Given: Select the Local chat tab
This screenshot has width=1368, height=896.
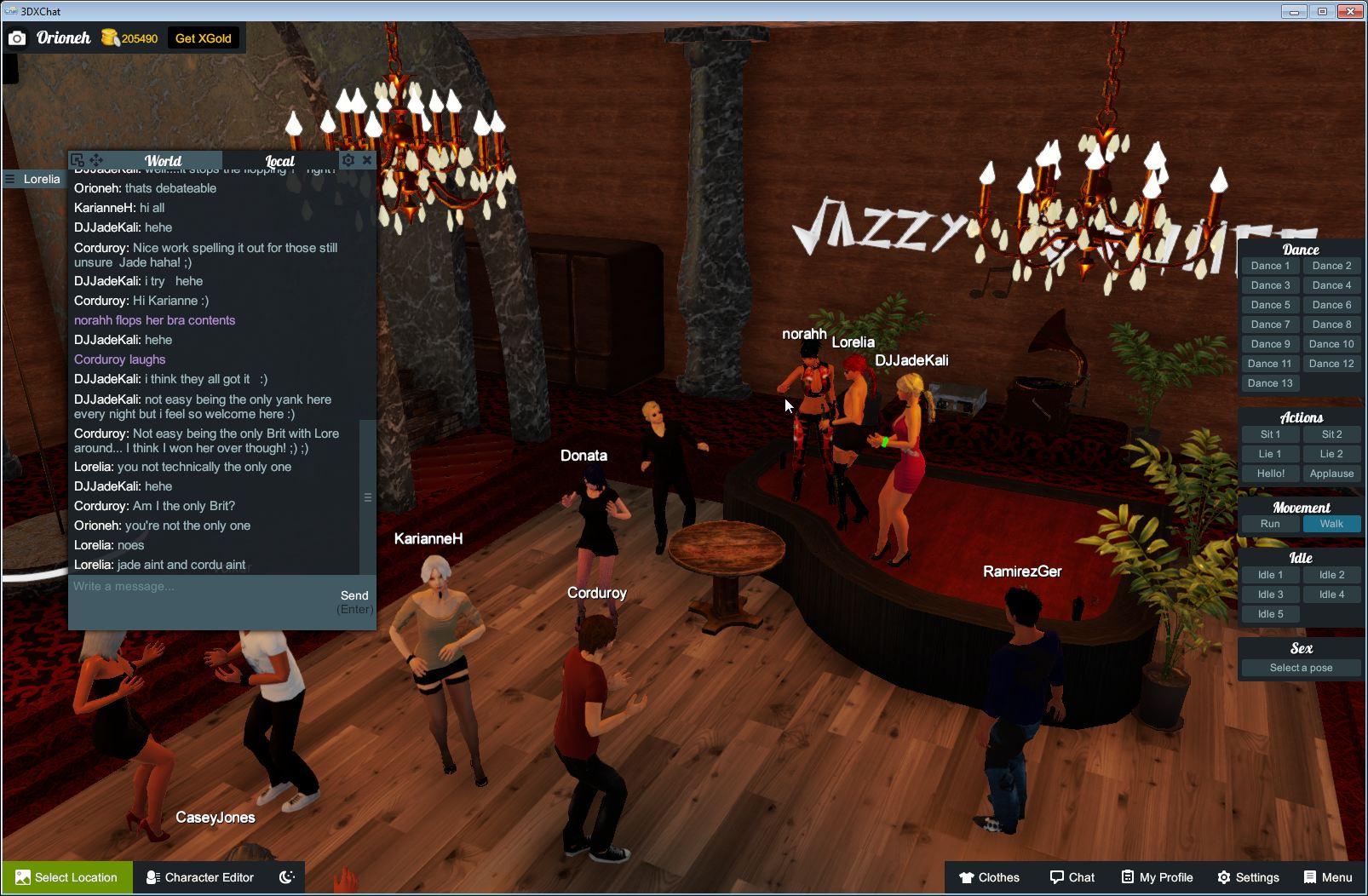Looking at the screenshot, I should tap(279, 160).
